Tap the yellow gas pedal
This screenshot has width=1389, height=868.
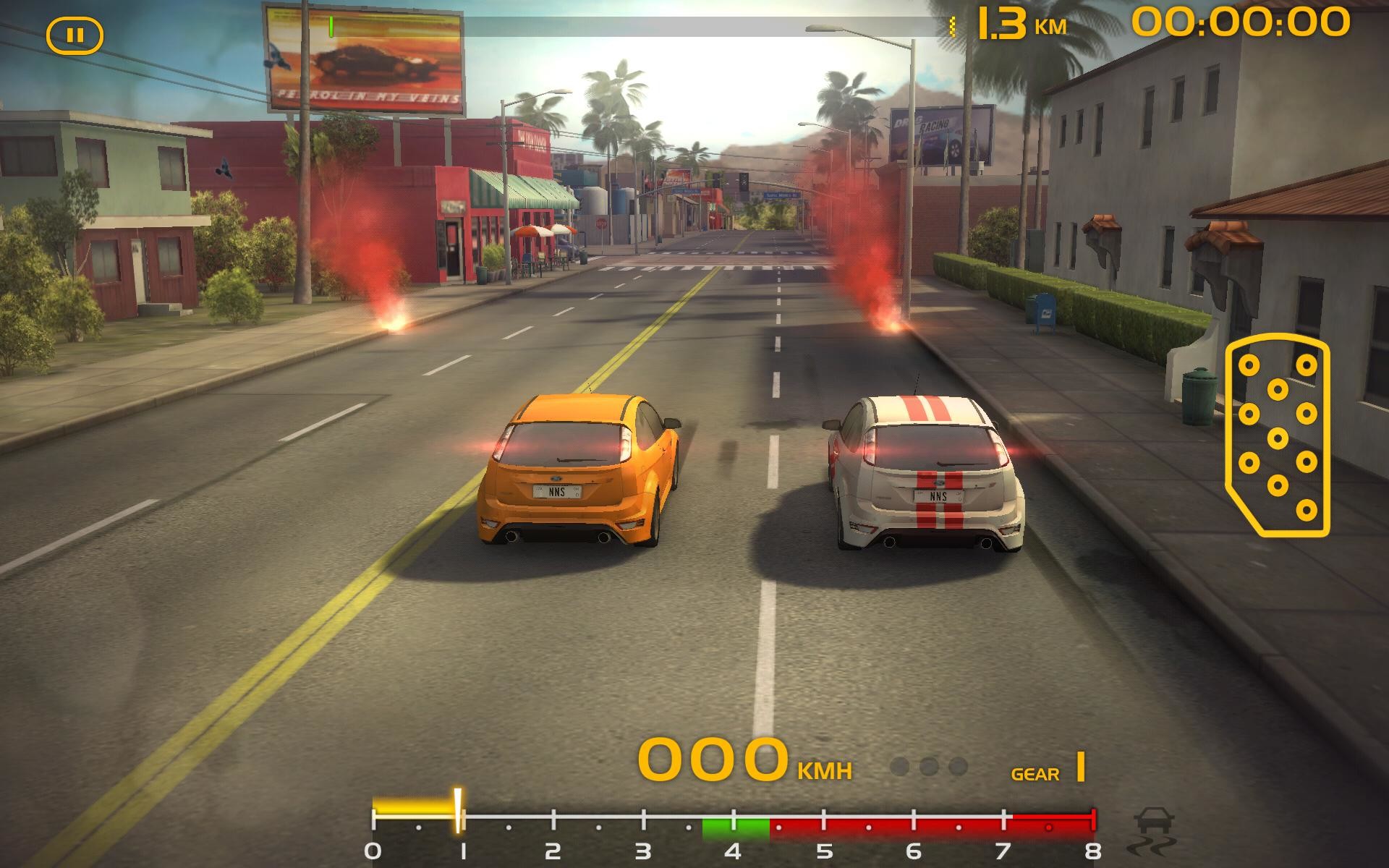pos(1277,437)
